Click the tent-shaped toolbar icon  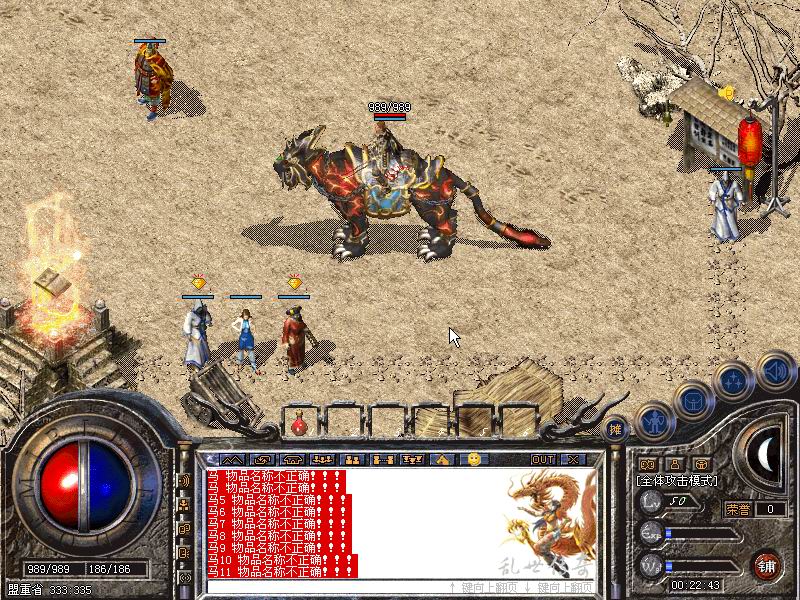tap(441, 459)
